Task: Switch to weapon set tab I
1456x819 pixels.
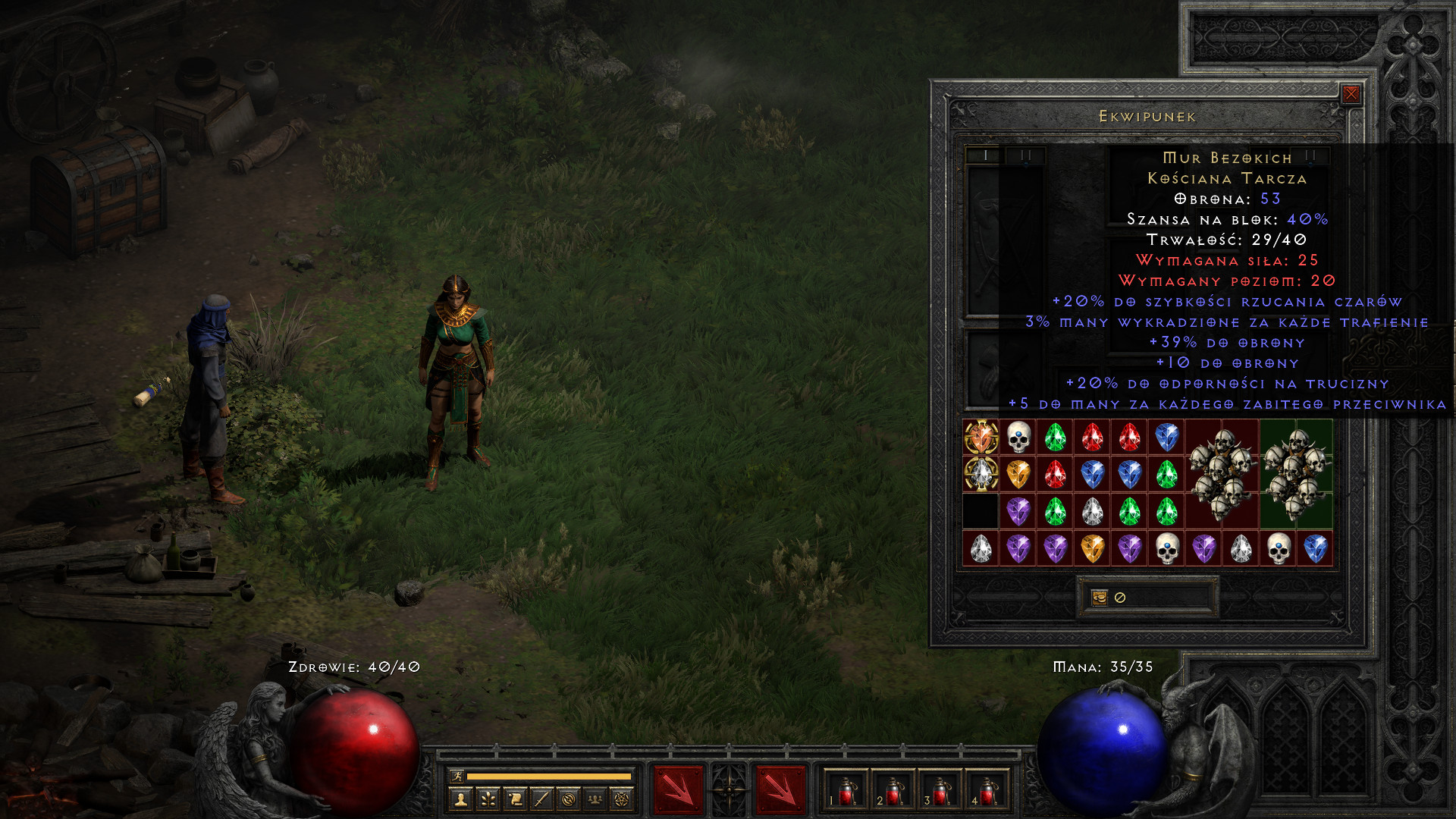Action: (x=984, y=155)
